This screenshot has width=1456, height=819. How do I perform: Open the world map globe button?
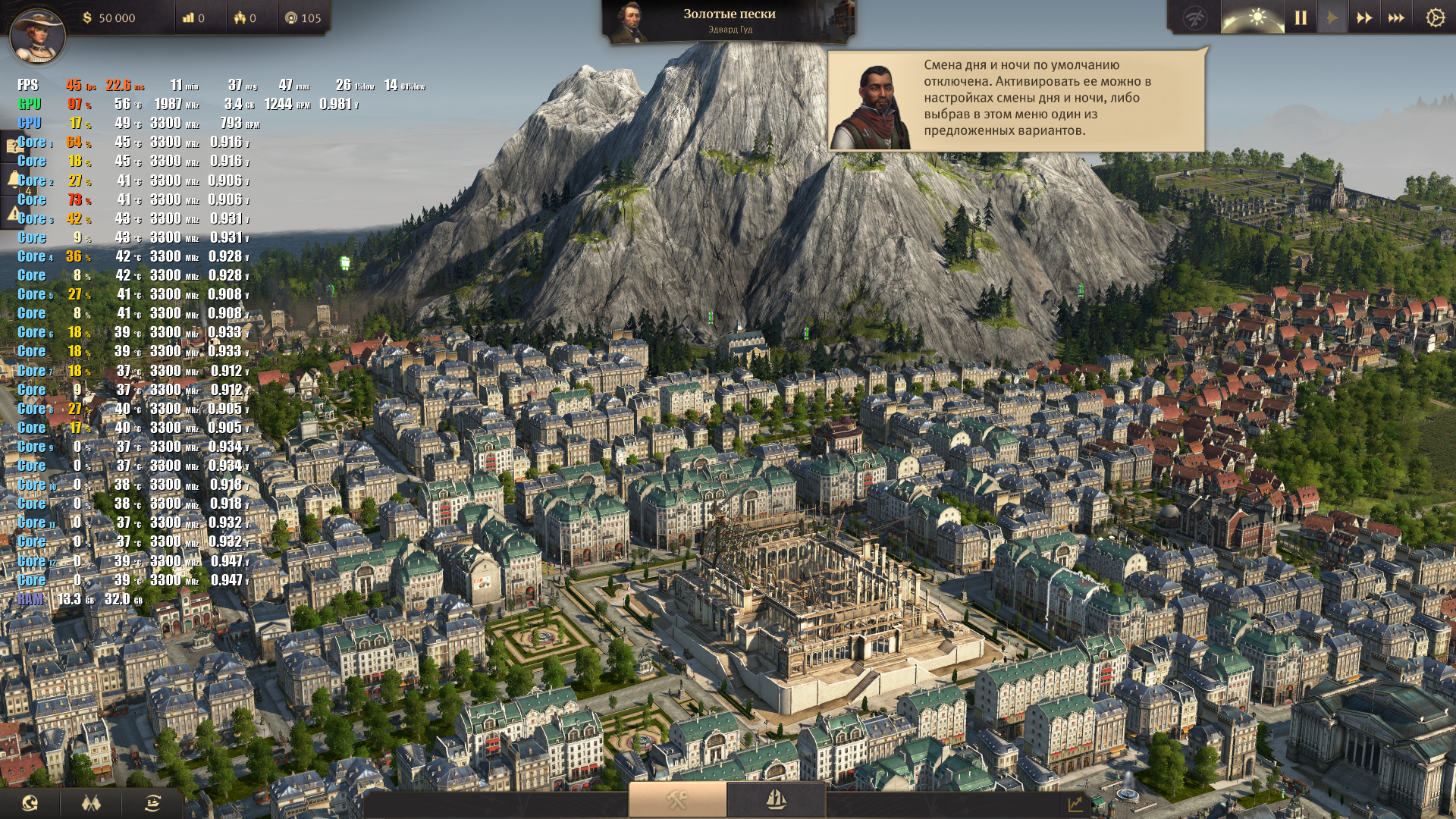point(30,802)
